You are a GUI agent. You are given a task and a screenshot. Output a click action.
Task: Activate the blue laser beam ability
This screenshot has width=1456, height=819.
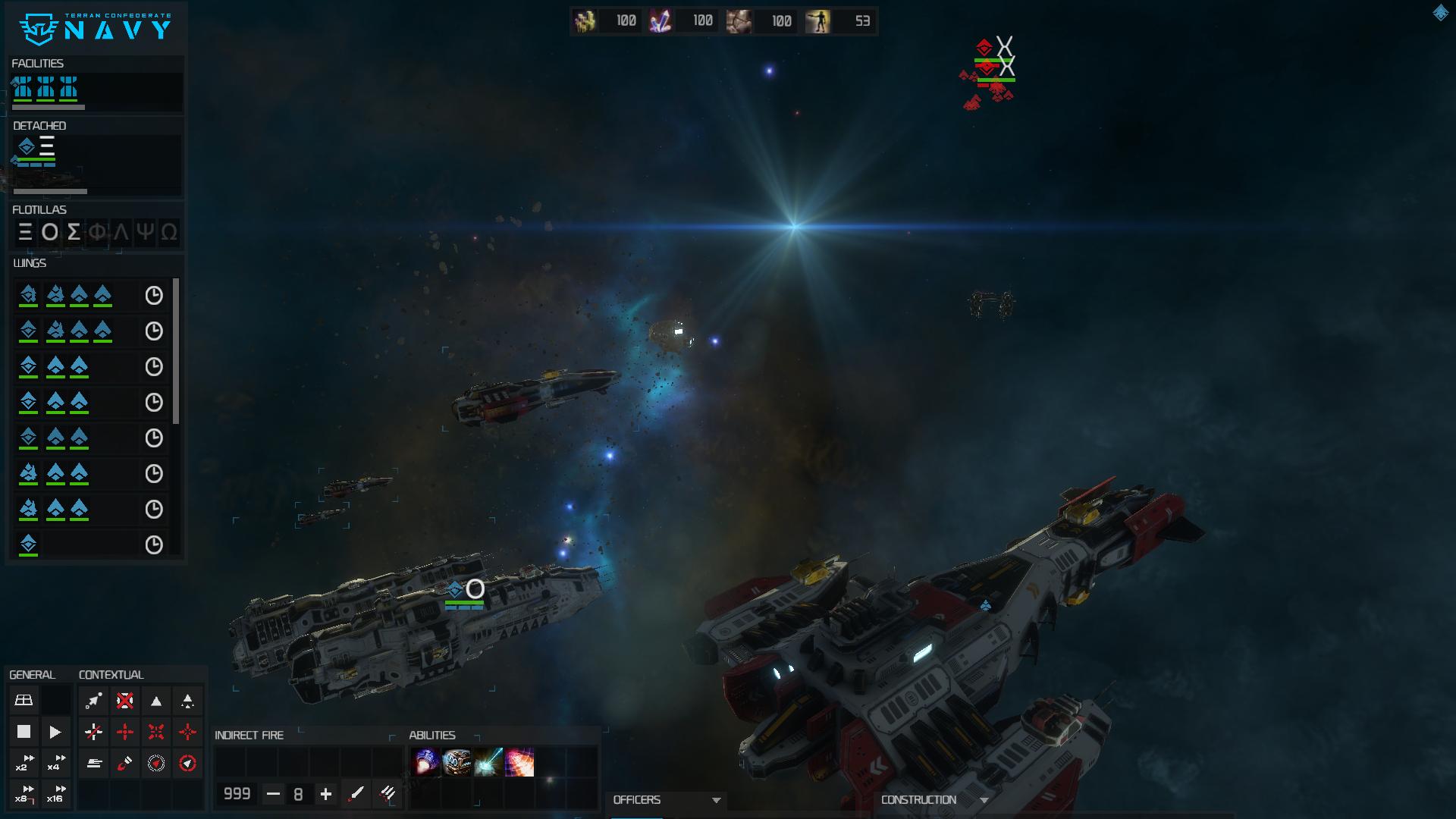488,762
